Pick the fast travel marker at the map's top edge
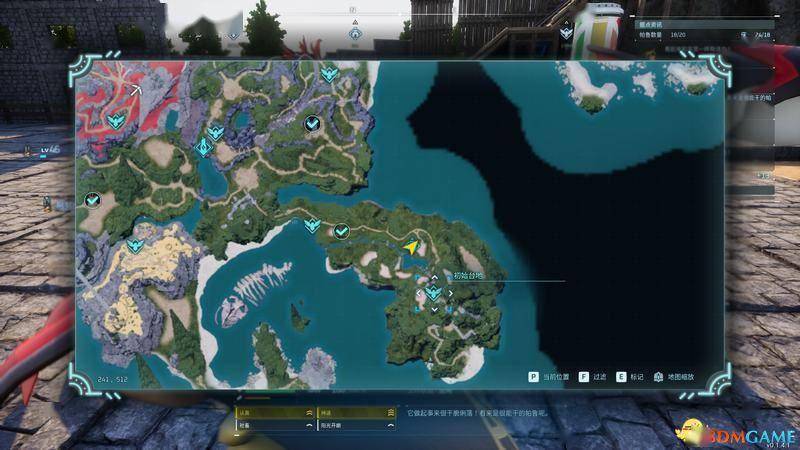 point(328,73)
